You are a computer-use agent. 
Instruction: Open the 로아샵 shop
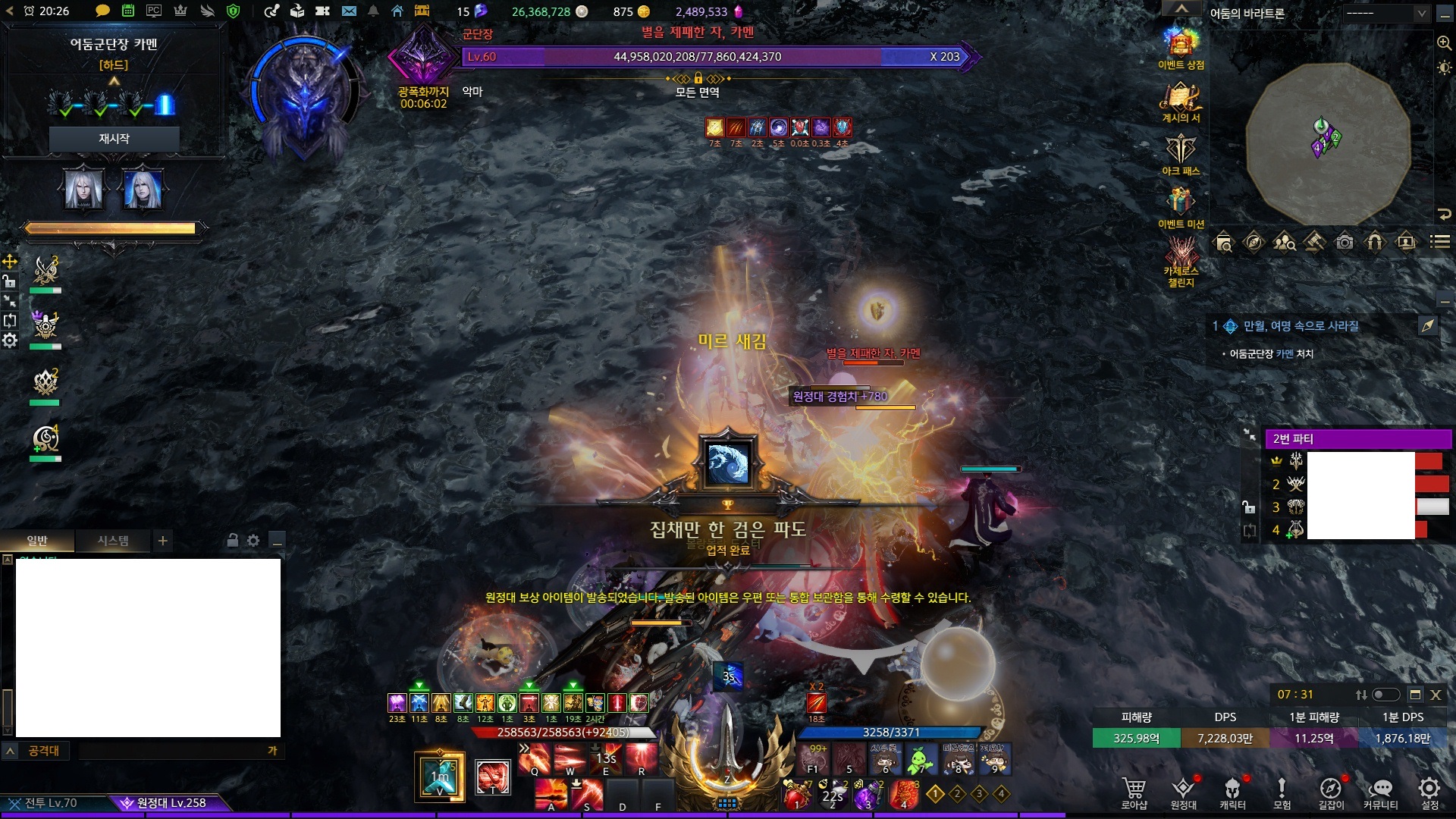coord(1134,792)
